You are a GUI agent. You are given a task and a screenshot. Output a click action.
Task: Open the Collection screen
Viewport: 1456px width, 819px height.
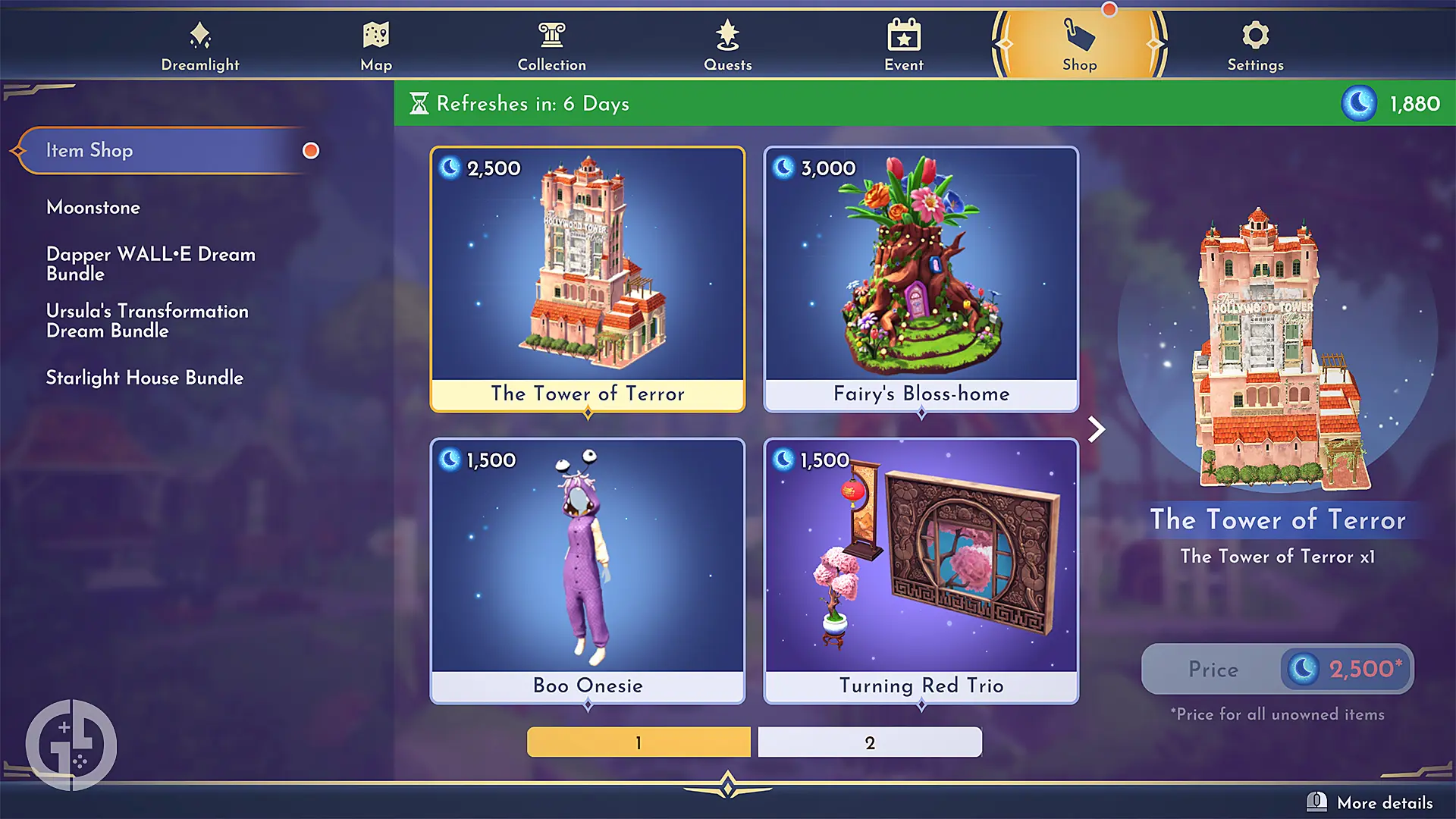point(551,44)
